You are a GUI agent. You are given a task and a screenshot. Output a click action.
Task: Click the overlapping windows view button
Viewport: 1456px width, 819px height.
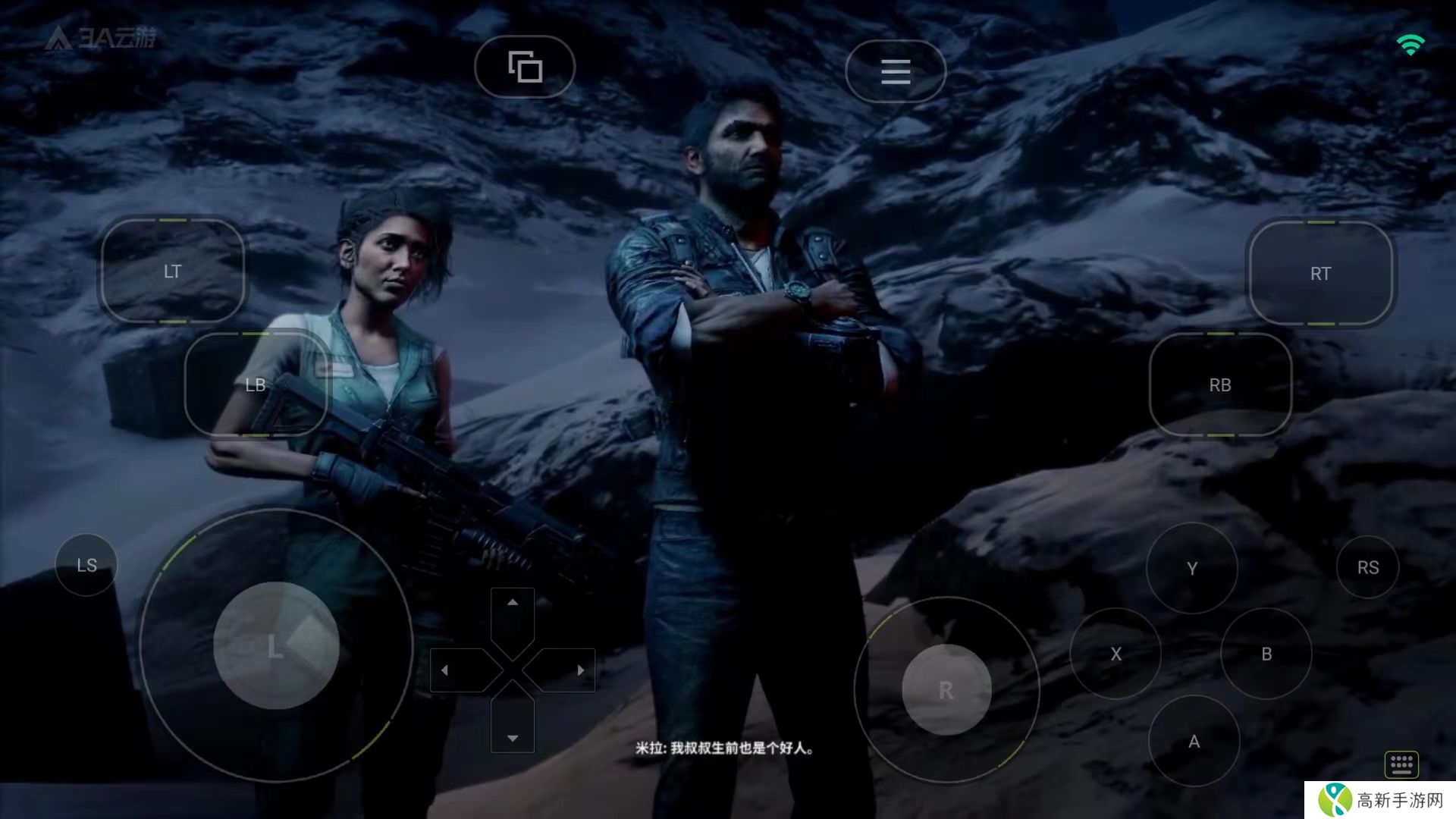525,67
